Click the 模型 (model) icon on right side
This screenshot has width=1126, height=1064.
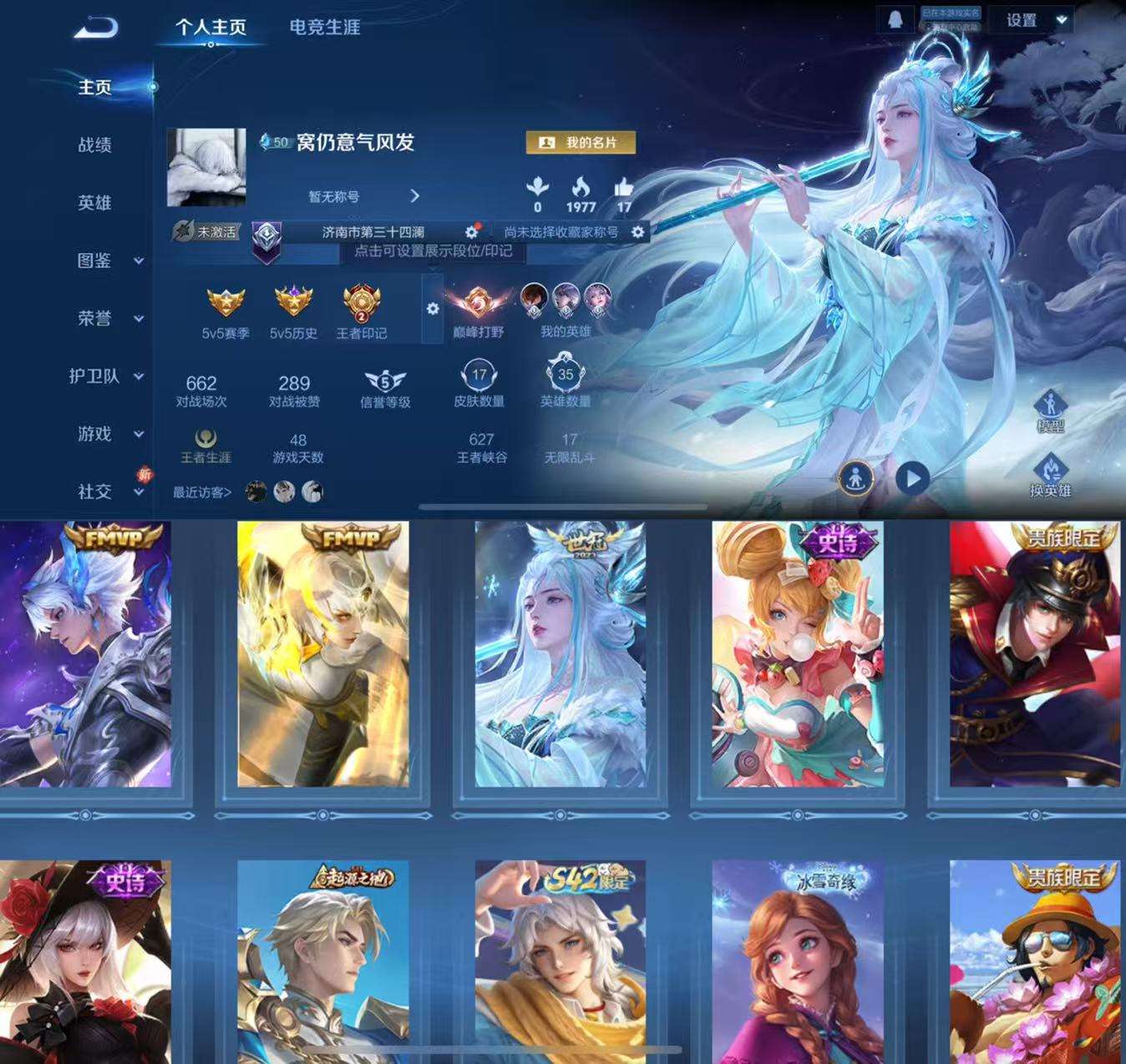(1050, 407)
